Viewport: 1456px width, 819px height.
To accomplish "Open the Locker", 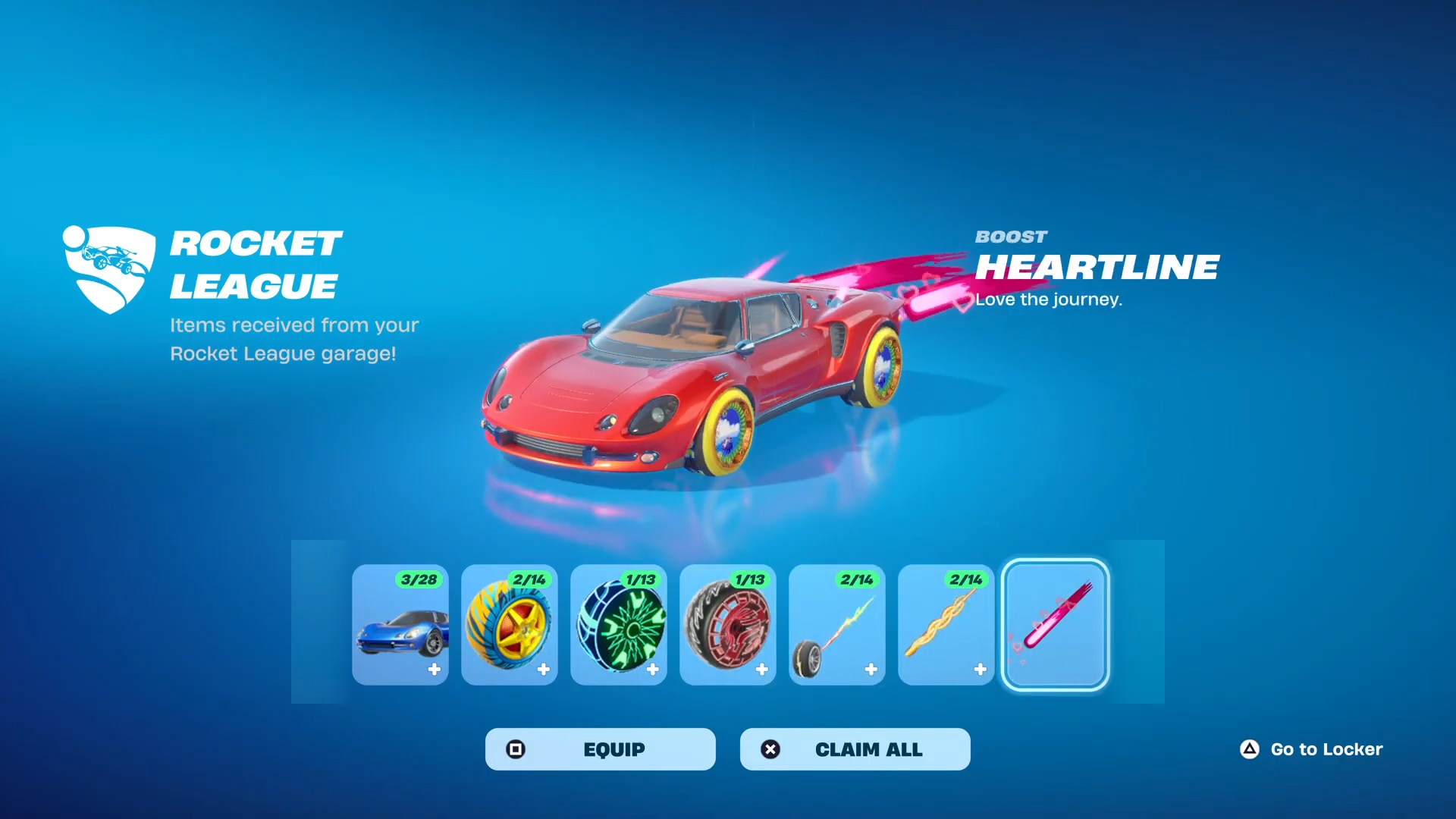I will point(1312,749).
